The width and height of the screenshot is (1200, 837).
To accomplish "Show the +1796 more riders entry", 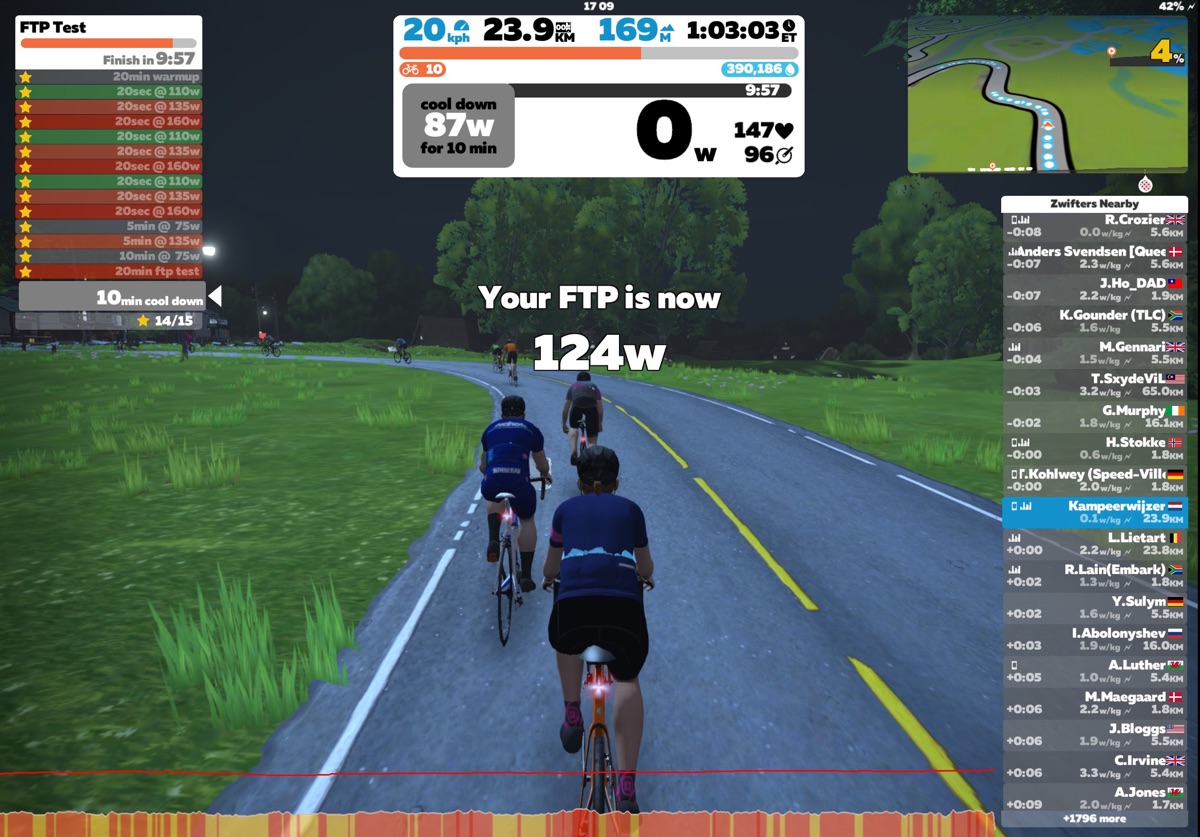I will coord(1094,819).
